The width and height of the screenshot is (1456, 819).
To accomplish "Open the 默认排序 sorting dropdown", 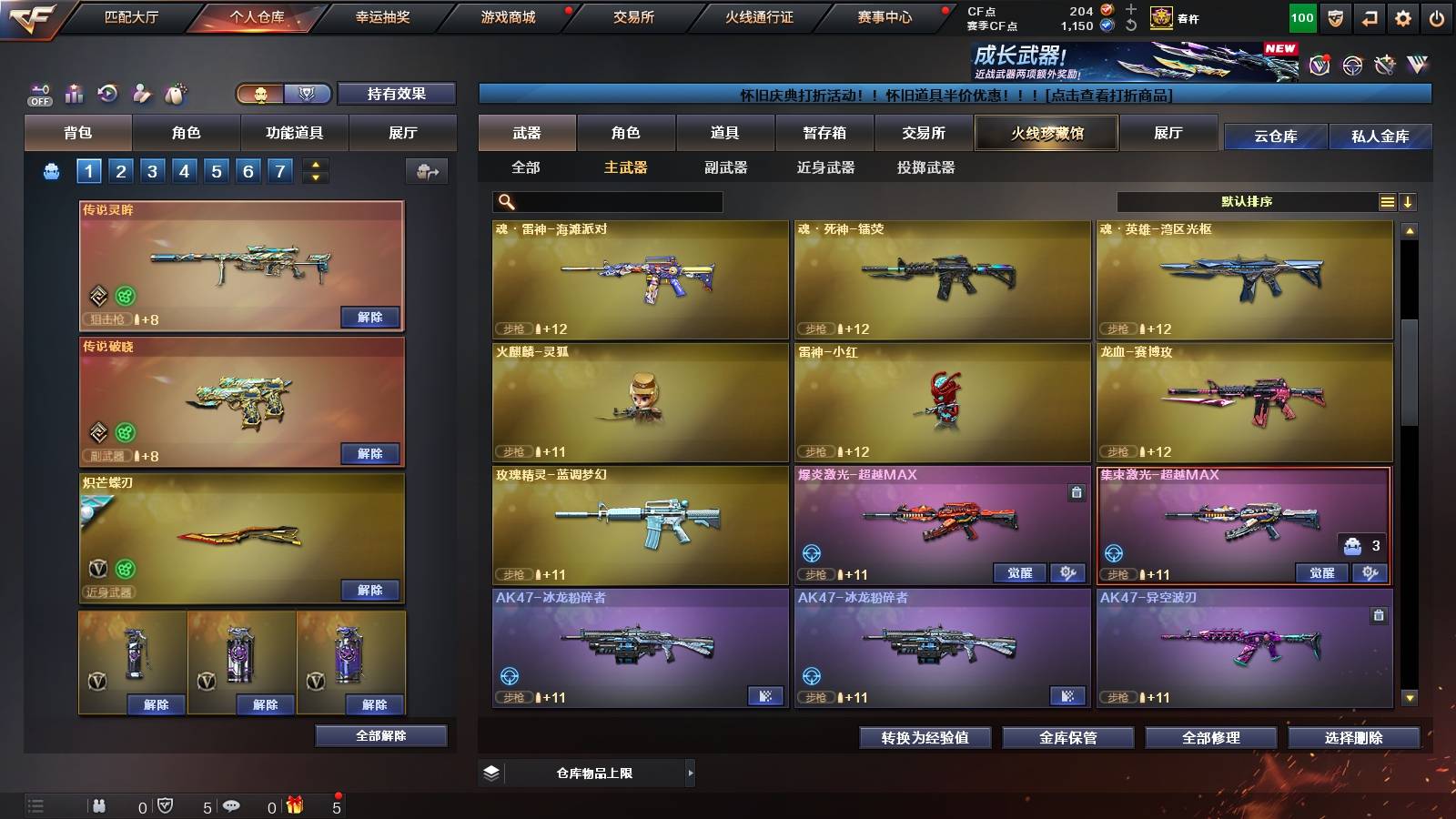I will click(x=1256, y=201).
